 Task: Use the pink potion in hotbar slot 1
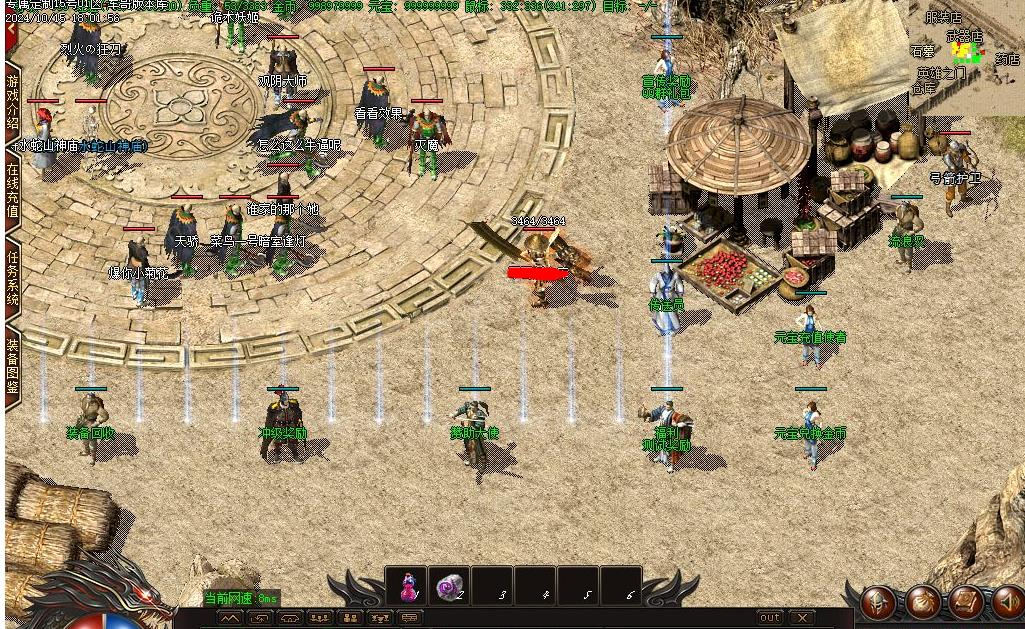pos(408,587)
